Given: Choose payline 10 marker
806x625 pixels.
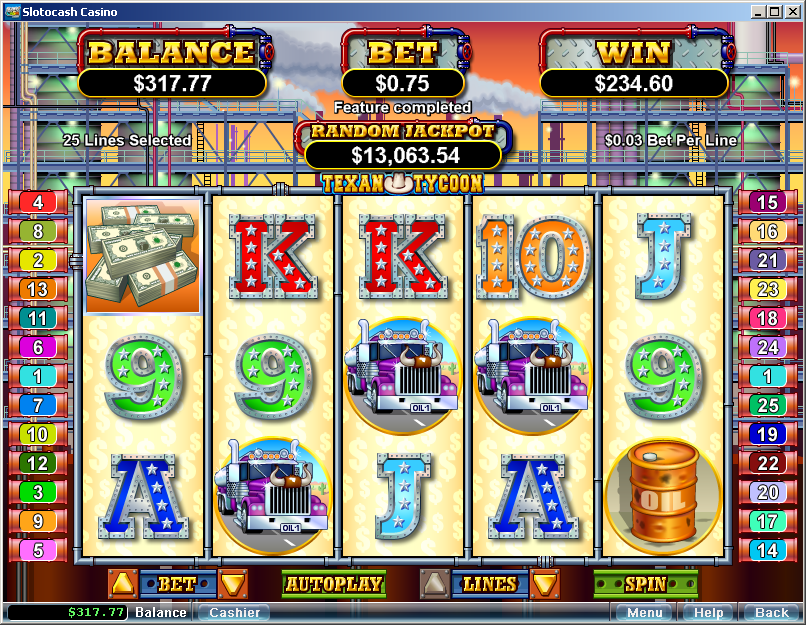Looking at the screenshot, I should click(x=38, y=435).
